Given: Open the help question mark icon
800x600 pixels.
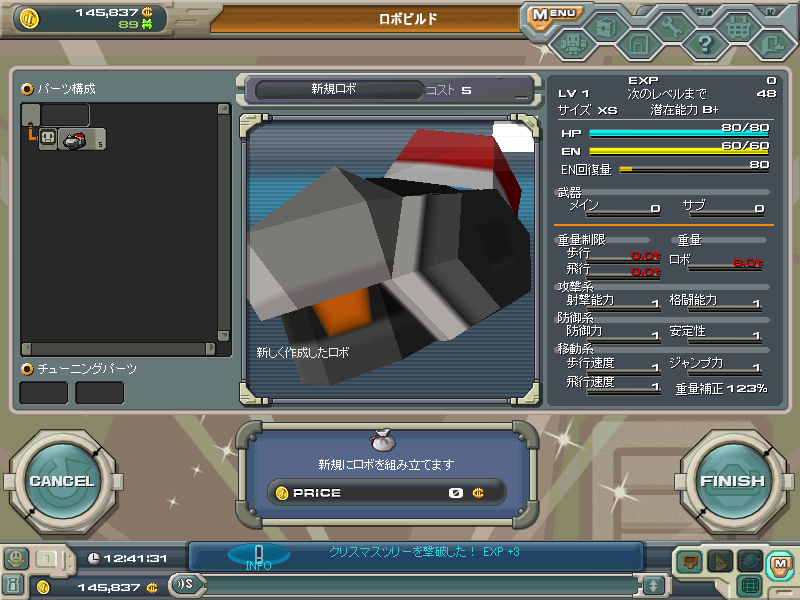Looking at the screenshot, I should pos(705,42).
